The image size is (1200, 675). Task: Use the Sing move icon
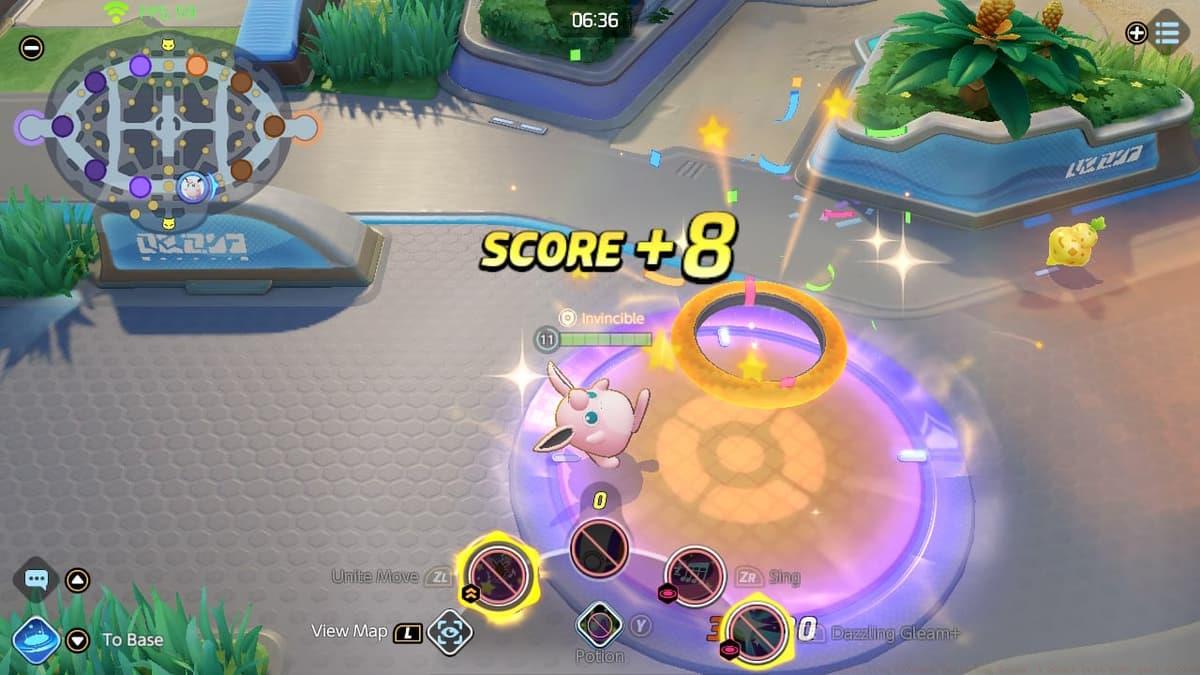pyautogui.click(x=694, y=575)
